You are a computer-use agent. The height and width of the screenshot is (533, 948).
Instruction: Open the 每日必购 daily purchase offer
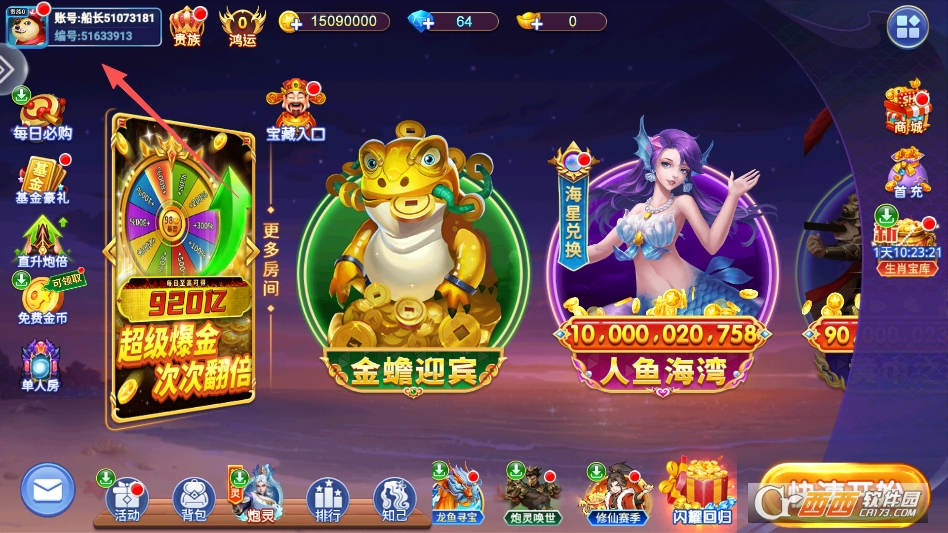(x=42, y=116)
